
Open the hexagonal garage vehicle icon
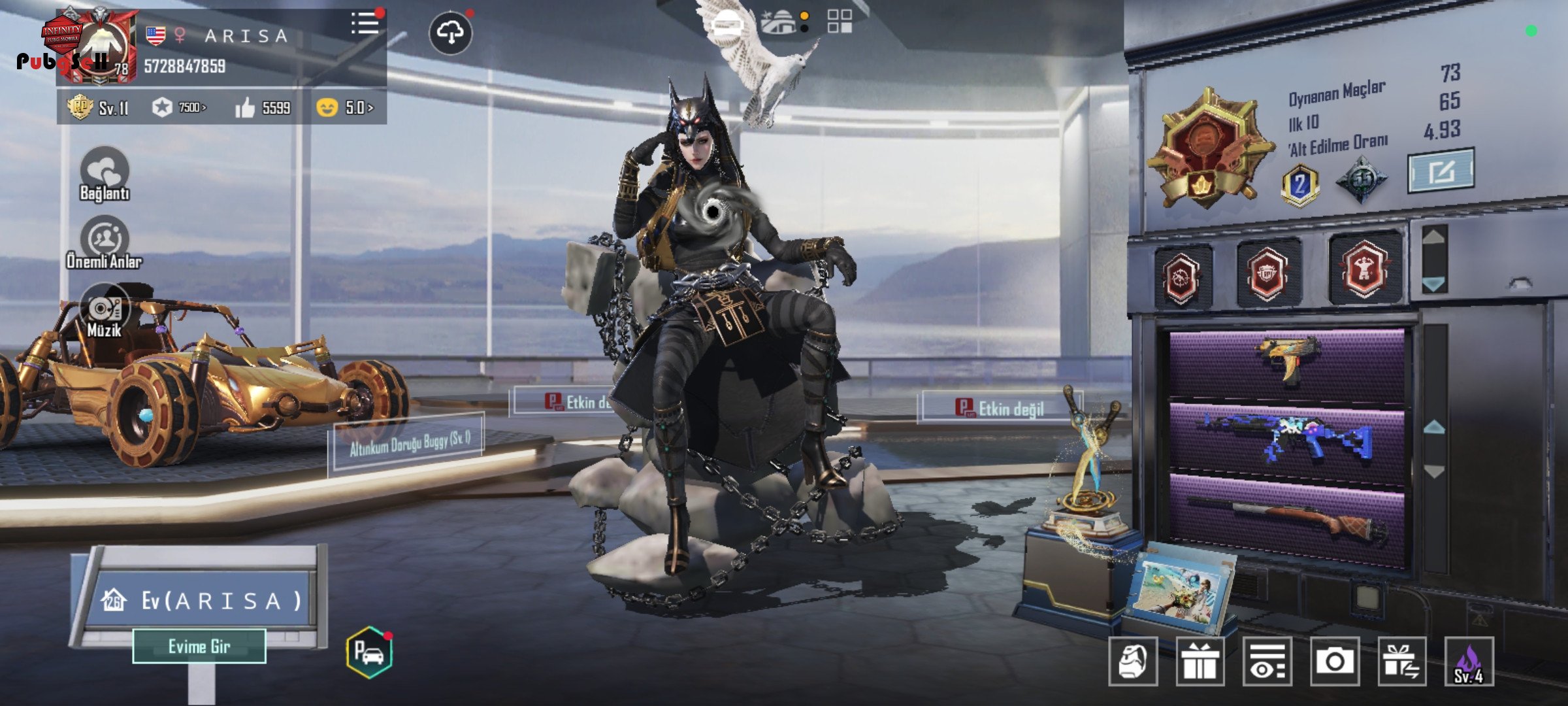(369, 652)
